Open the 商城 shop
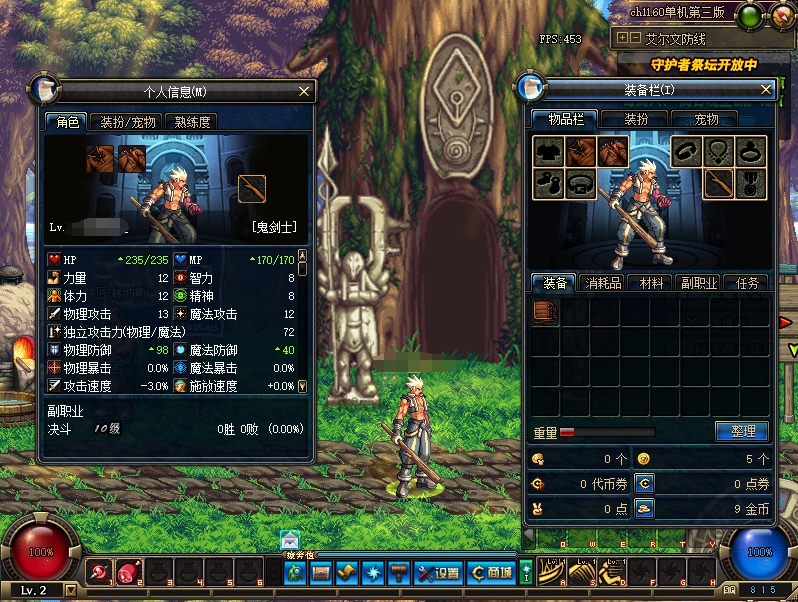The image size is (798, 602). coord(492,573)
